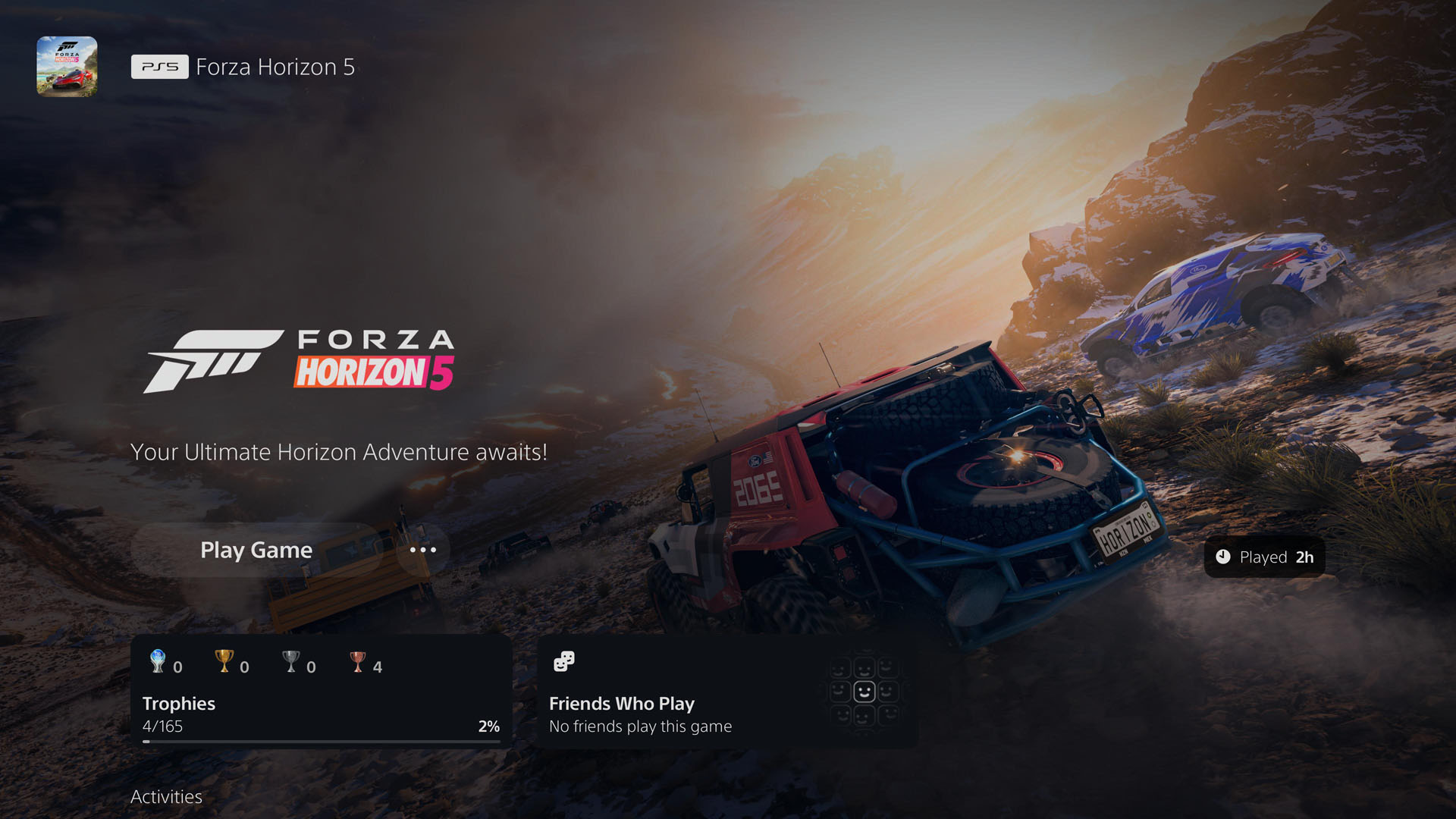Select the silver trophy icon

[290, 662]
